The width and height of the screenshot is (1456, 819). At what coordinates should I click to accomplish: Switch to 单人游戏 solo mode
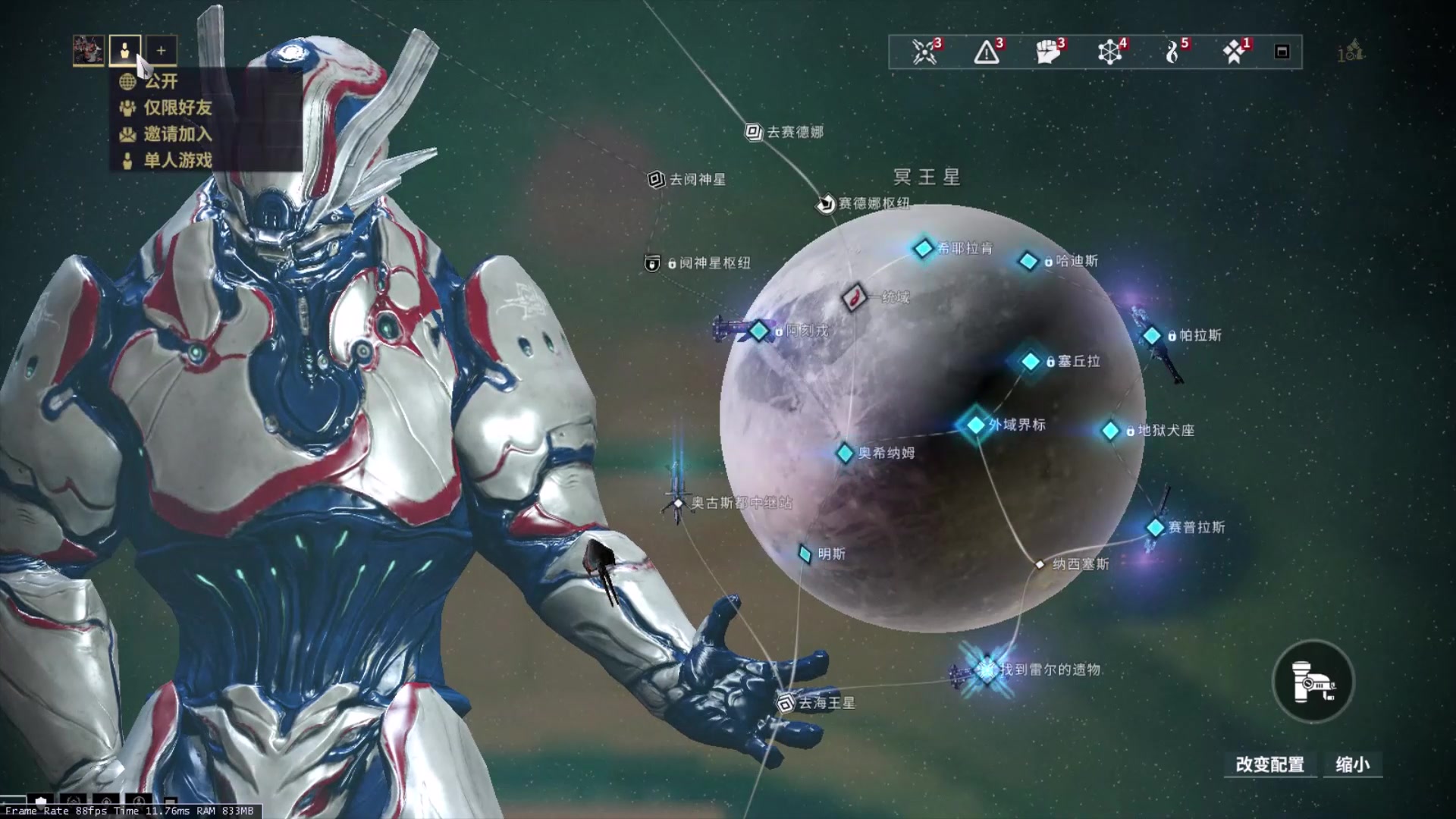pos(177,160)
